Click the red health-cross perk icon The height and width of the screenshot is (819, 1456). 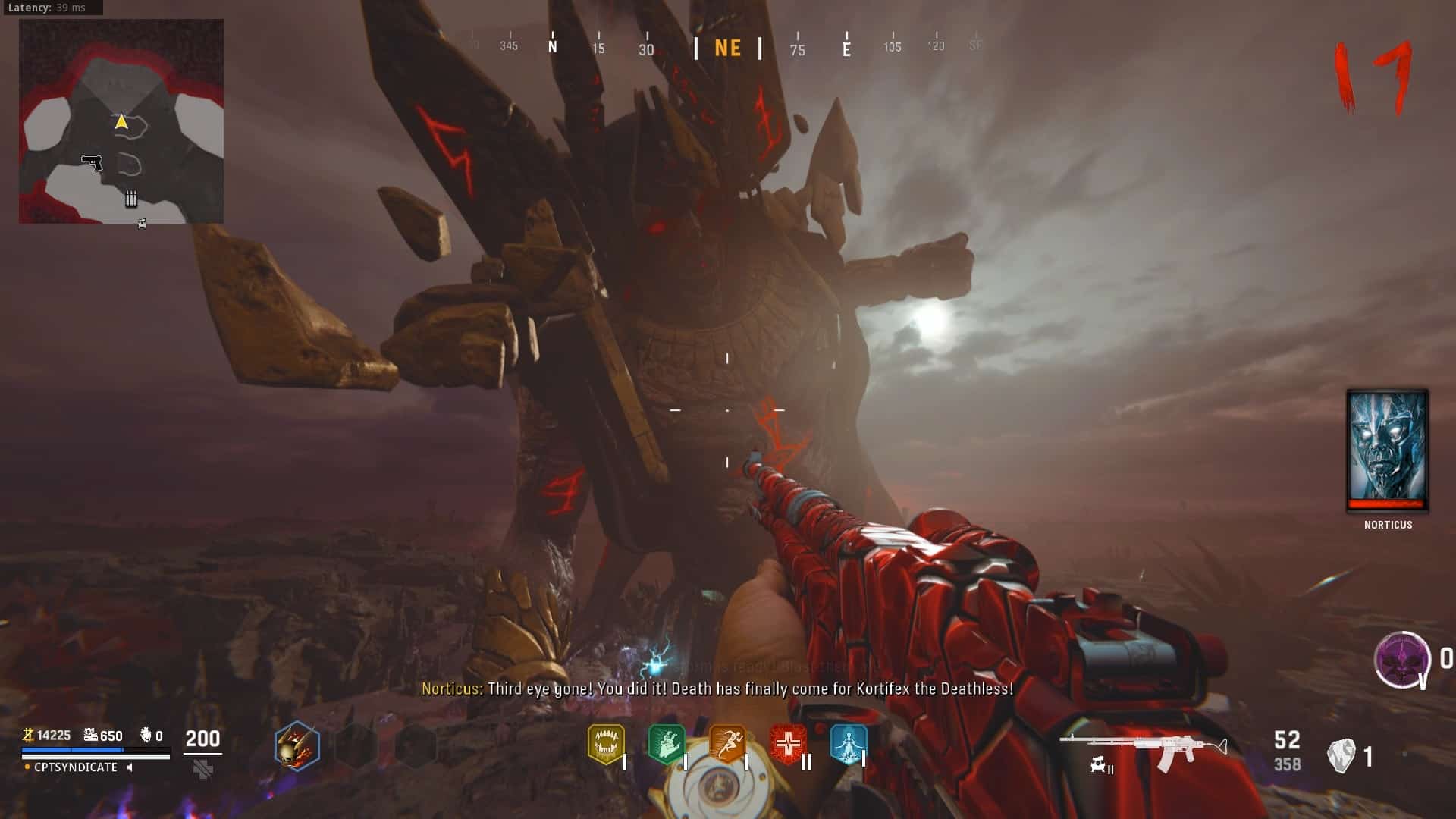788,744
